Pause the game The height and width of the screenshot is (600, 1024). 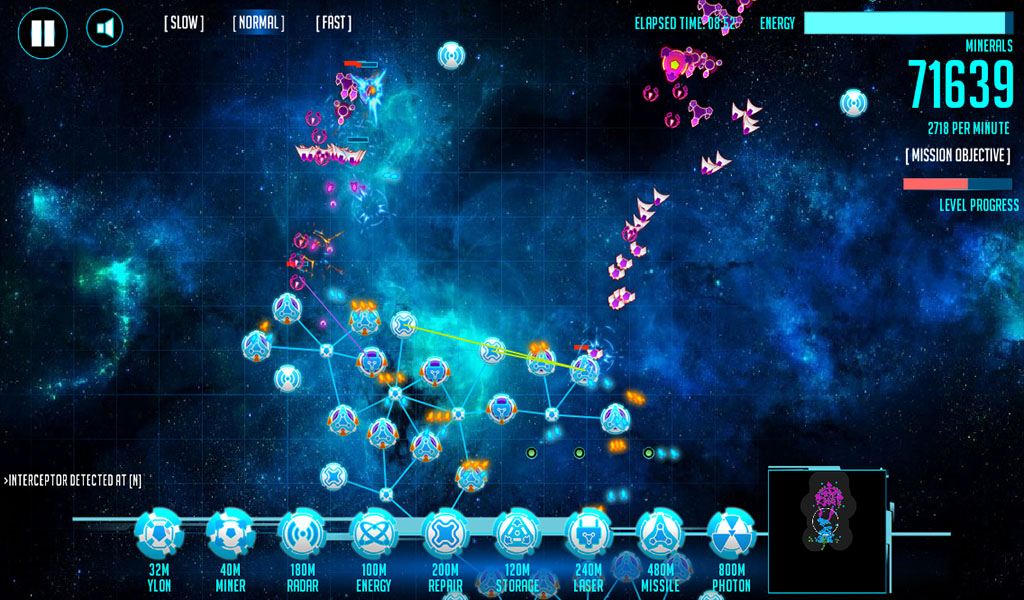click(43, 33)
